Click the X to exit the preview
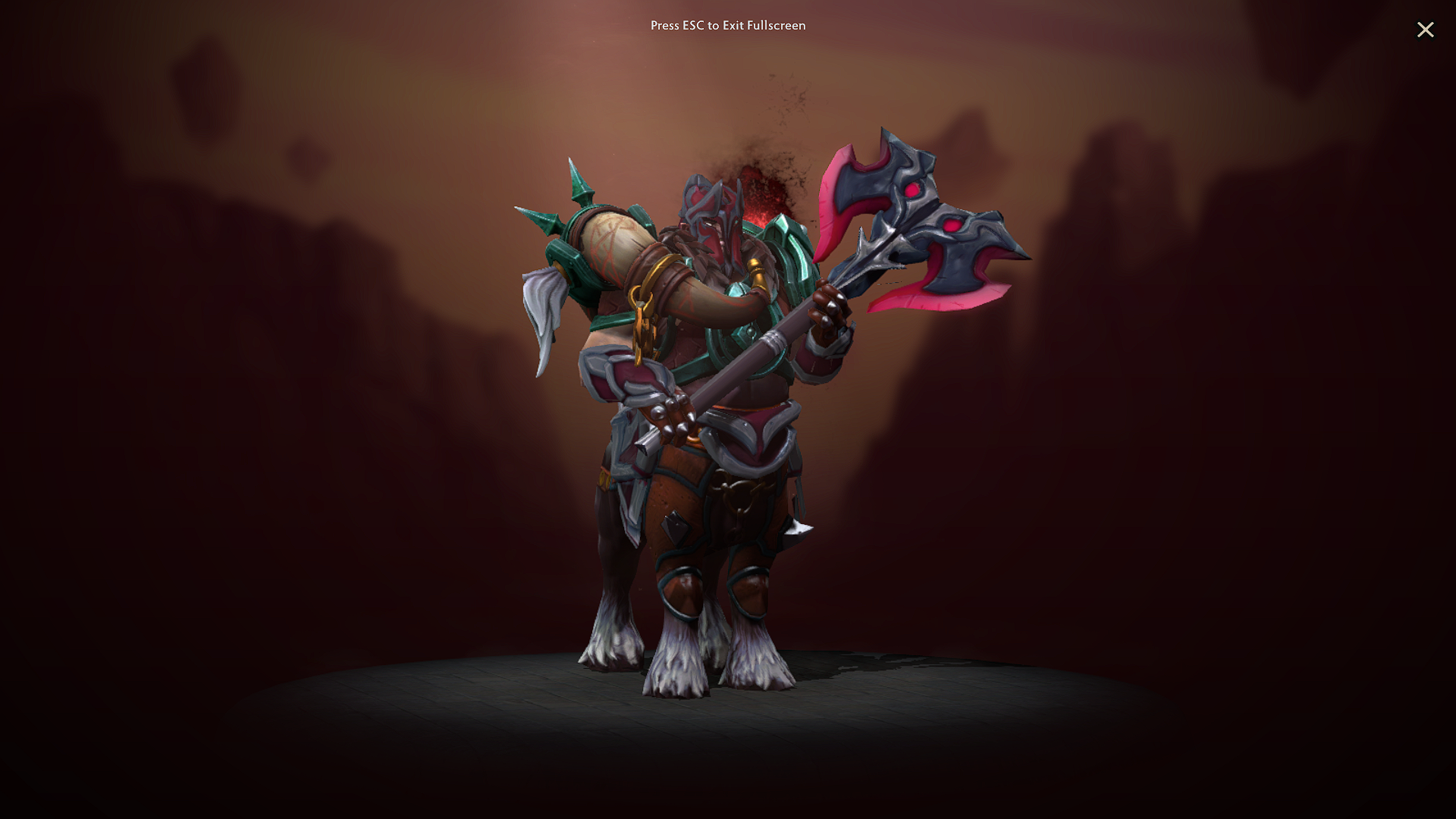Viewport: 1456px width, 819px height. [1426, 30]
